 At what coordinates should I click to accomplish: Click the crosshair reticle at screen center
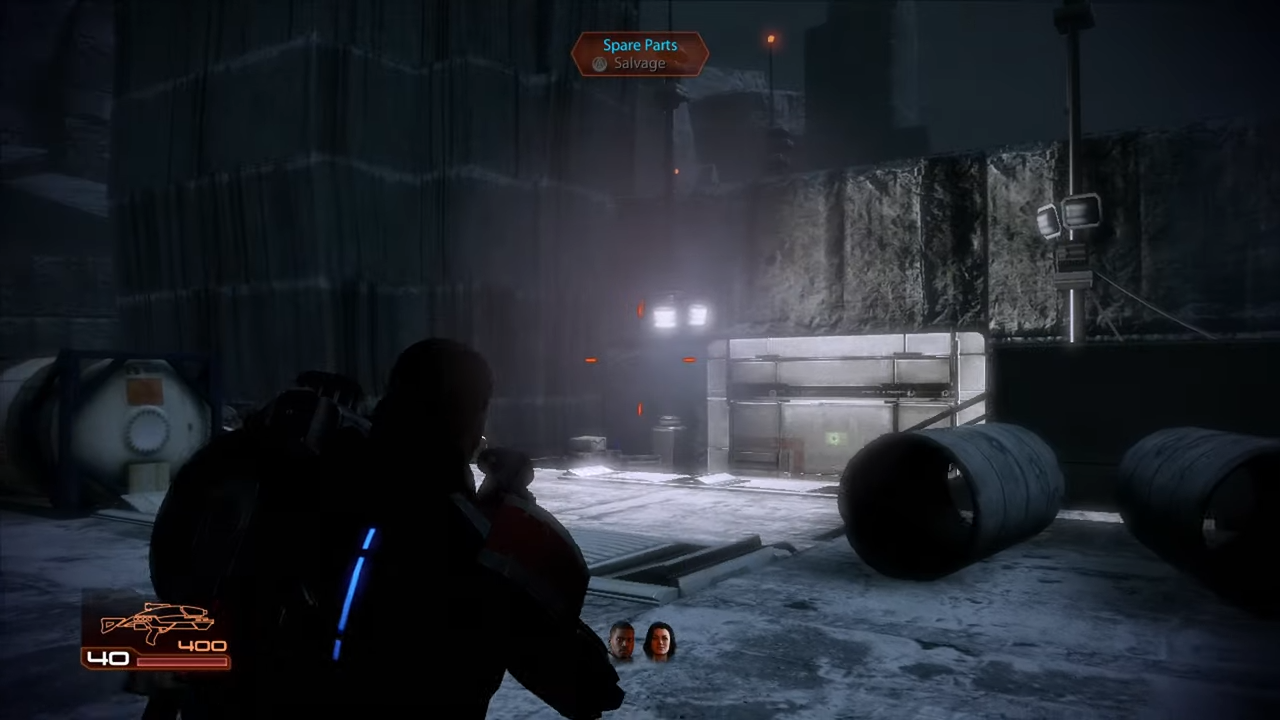click(640, 360)
